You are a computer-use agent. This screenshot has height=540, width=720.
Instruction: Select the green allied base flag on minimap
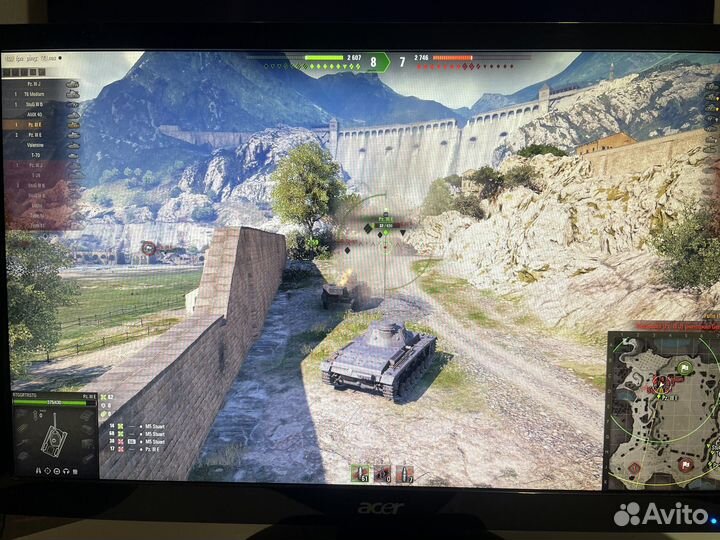[x=685, y=366]
